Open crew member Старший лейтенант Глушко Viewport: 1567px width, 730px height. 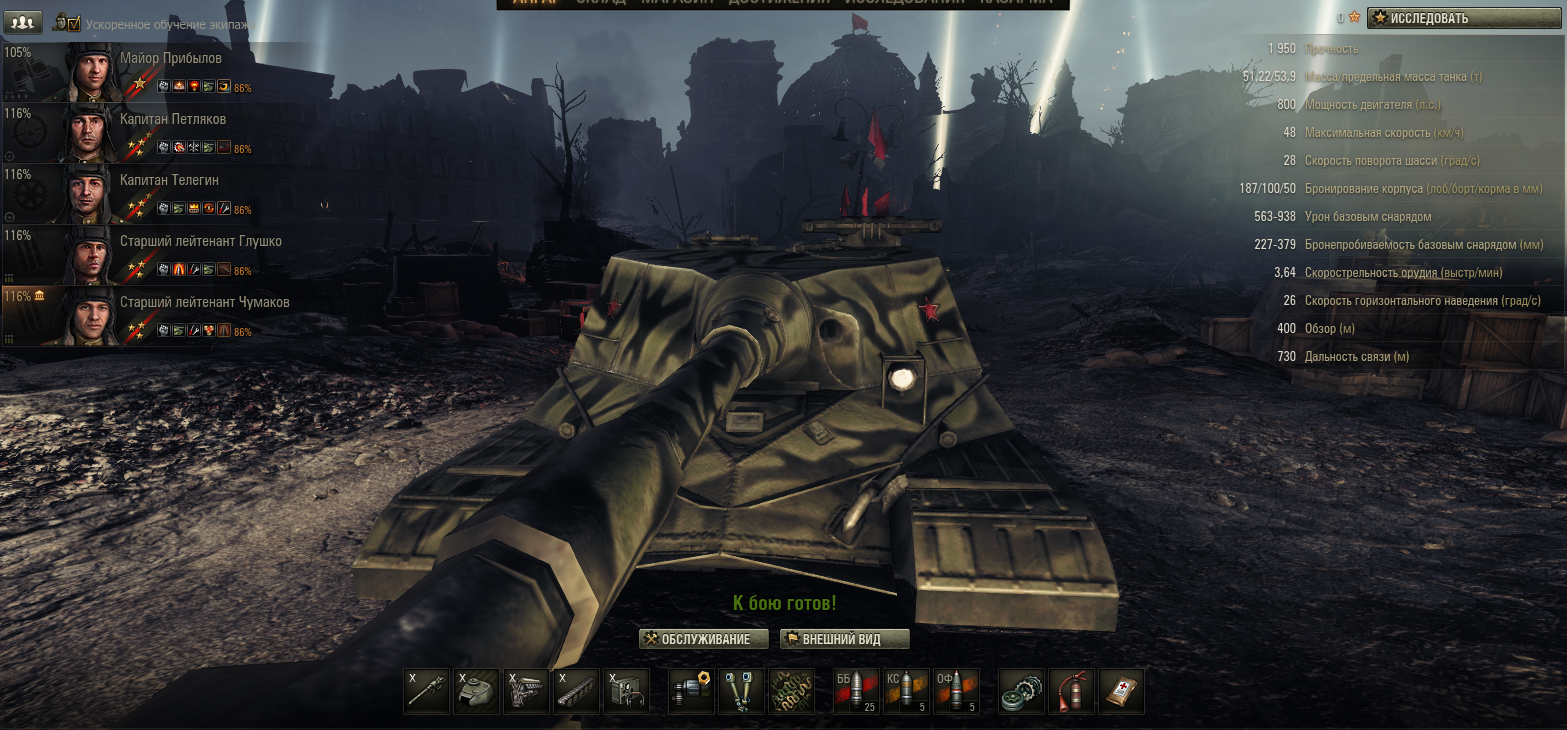pos(170,255)
